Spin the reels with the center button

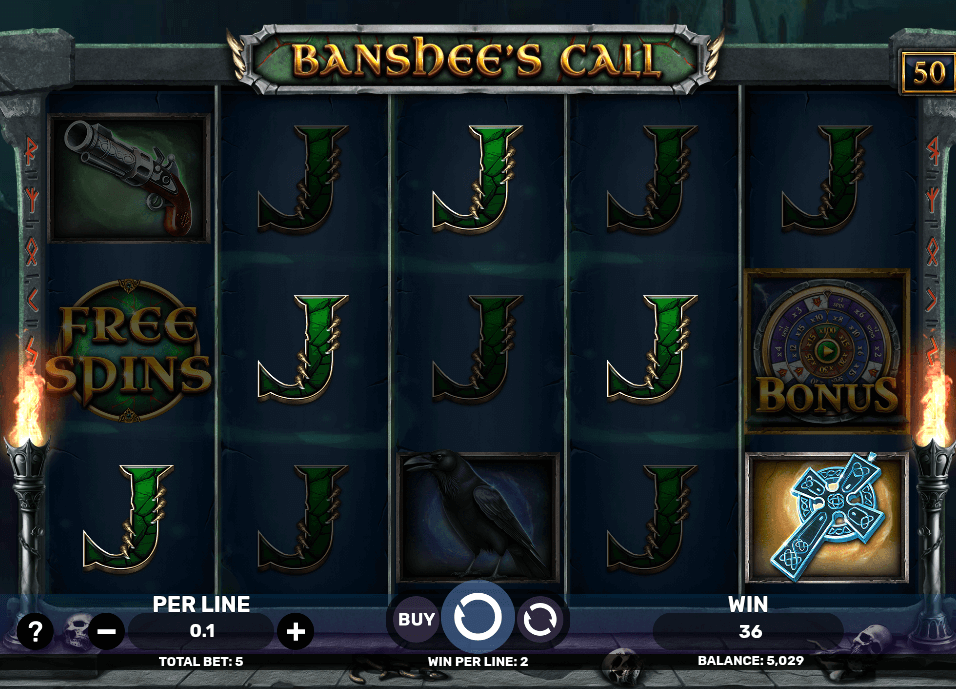pyautogui.click(x=478, y=618)
